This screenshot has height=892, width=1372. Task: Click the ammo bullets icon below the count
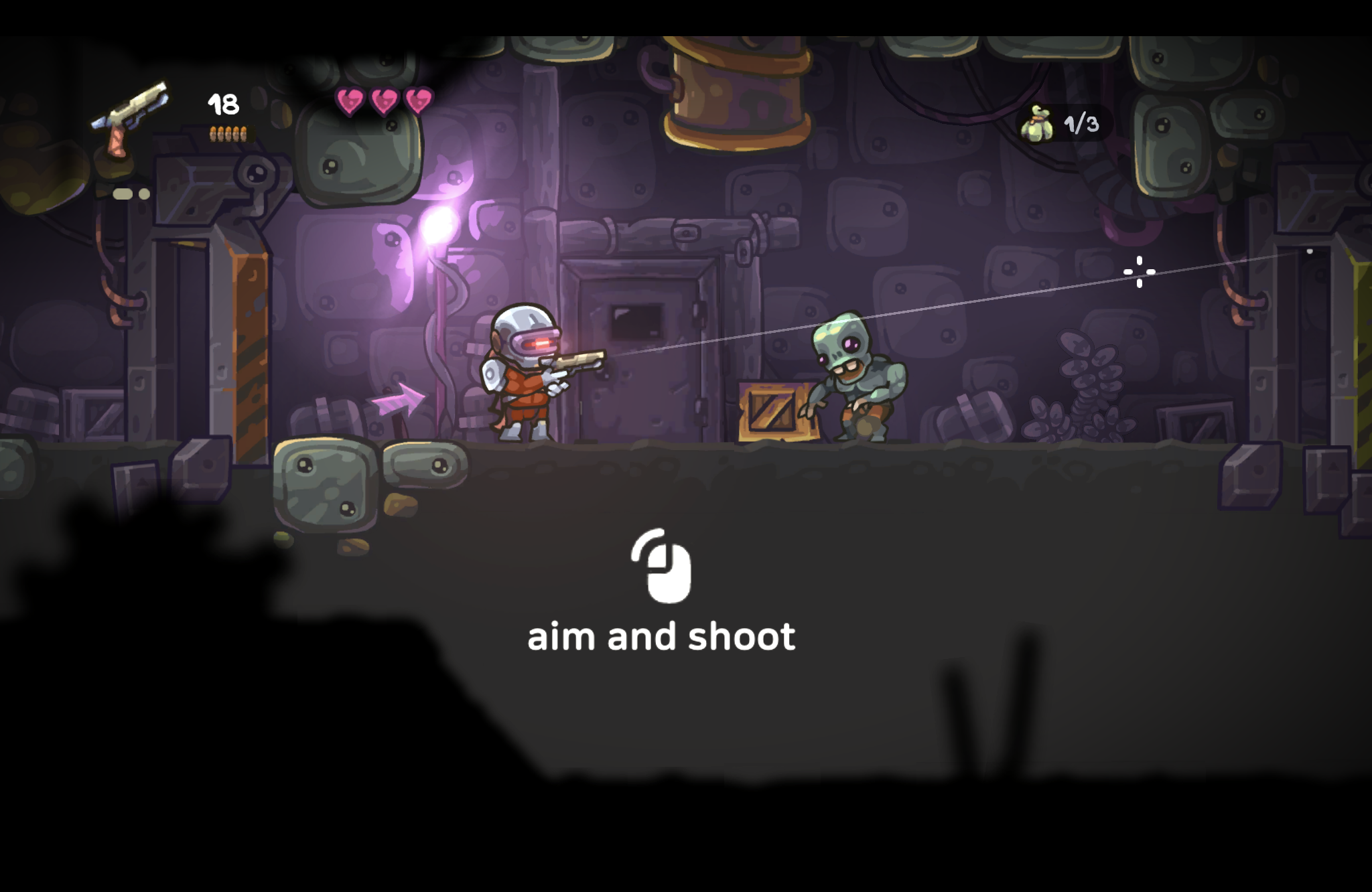[228, 134]
